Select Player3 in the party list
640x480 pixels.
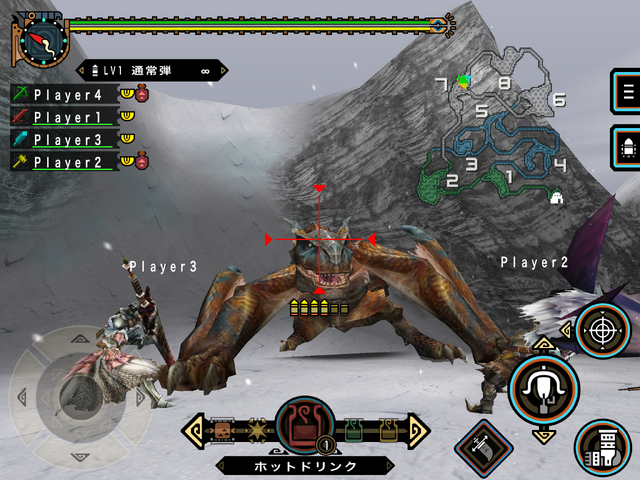coord(66,139)
